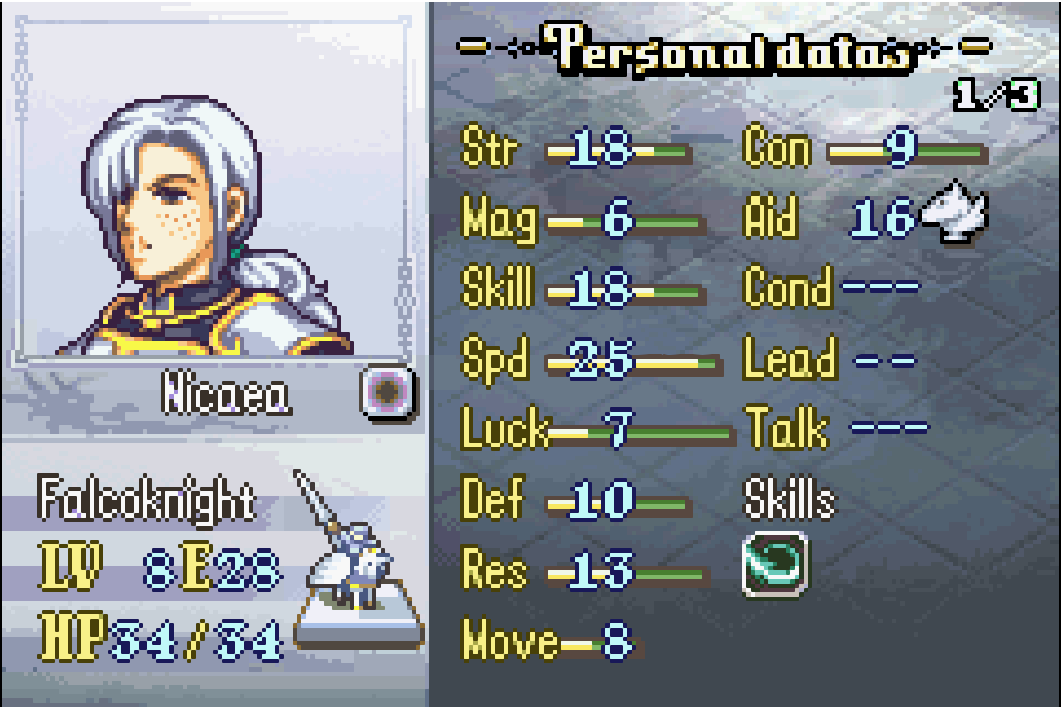
Task: Select the green swirl skill icon
Action: tap(775, 567)
